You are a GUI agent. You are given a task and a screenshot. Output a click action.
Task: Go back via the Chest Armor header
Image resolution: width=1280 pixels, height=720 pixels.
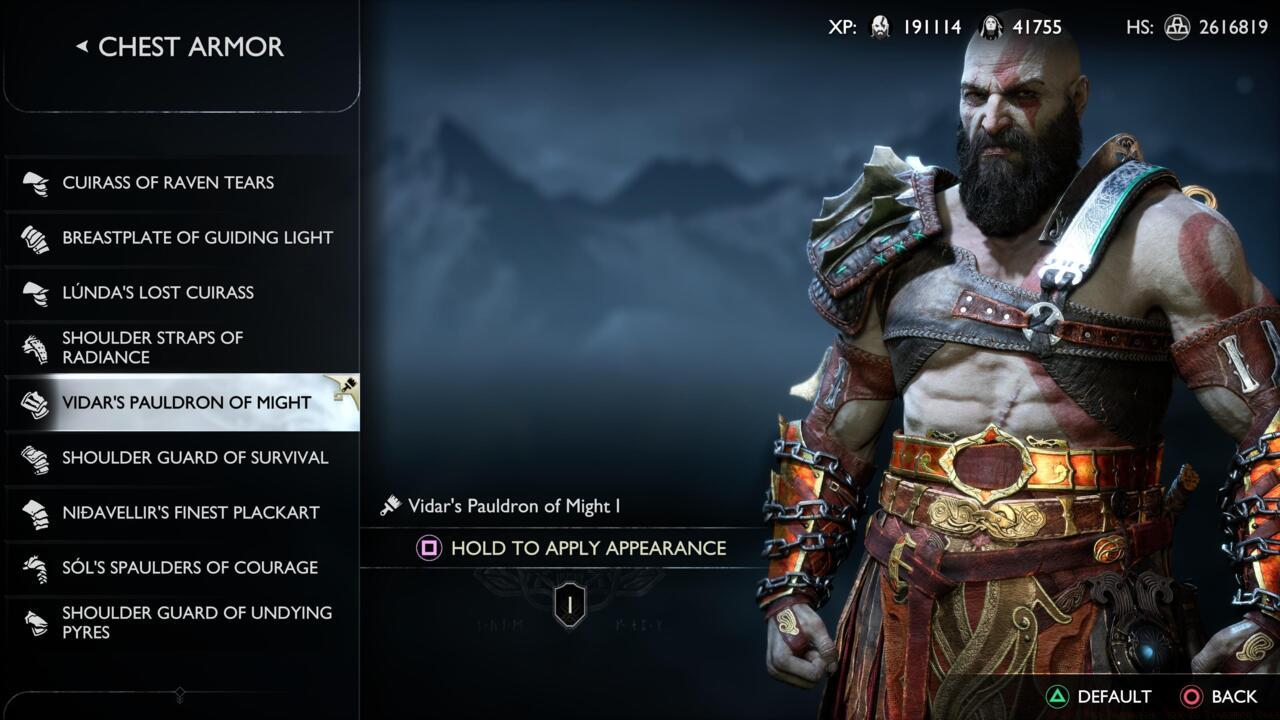coord(181,47)
